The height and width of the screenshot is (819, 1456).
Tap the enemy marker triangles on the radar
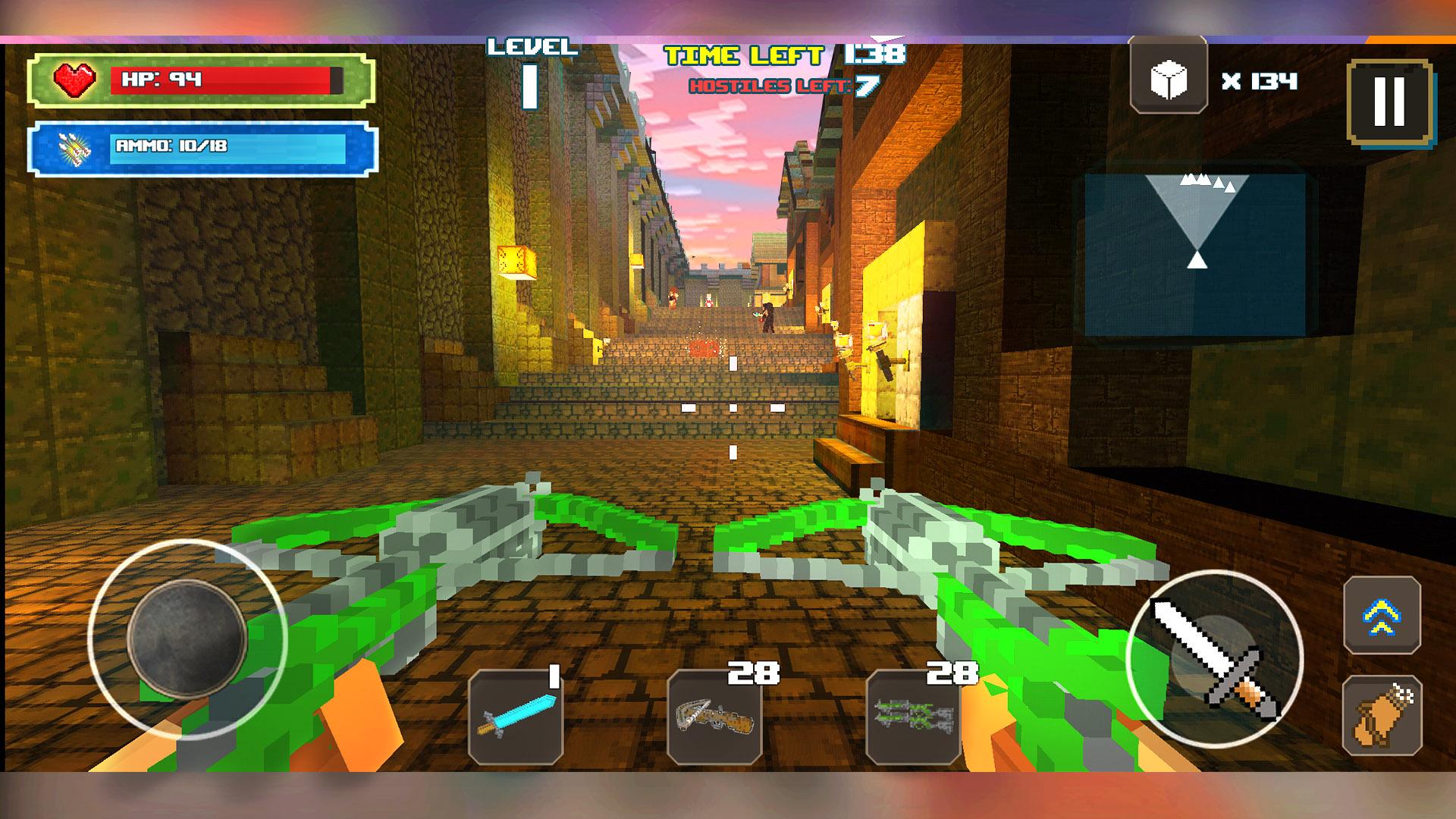(1207, 180)
